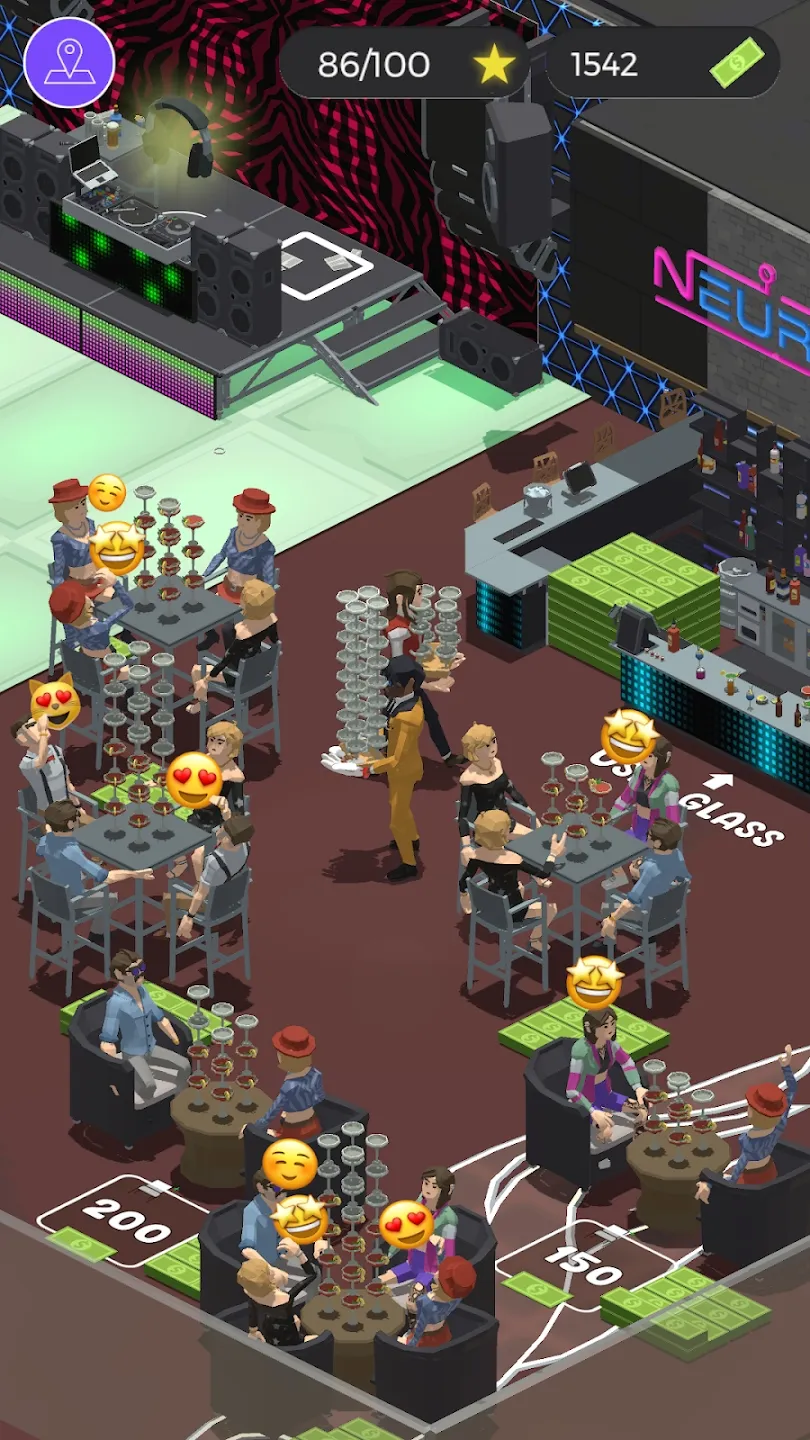Open the purple map pin button
Viewport: 810px width, 1440px height.
point(69,62)
